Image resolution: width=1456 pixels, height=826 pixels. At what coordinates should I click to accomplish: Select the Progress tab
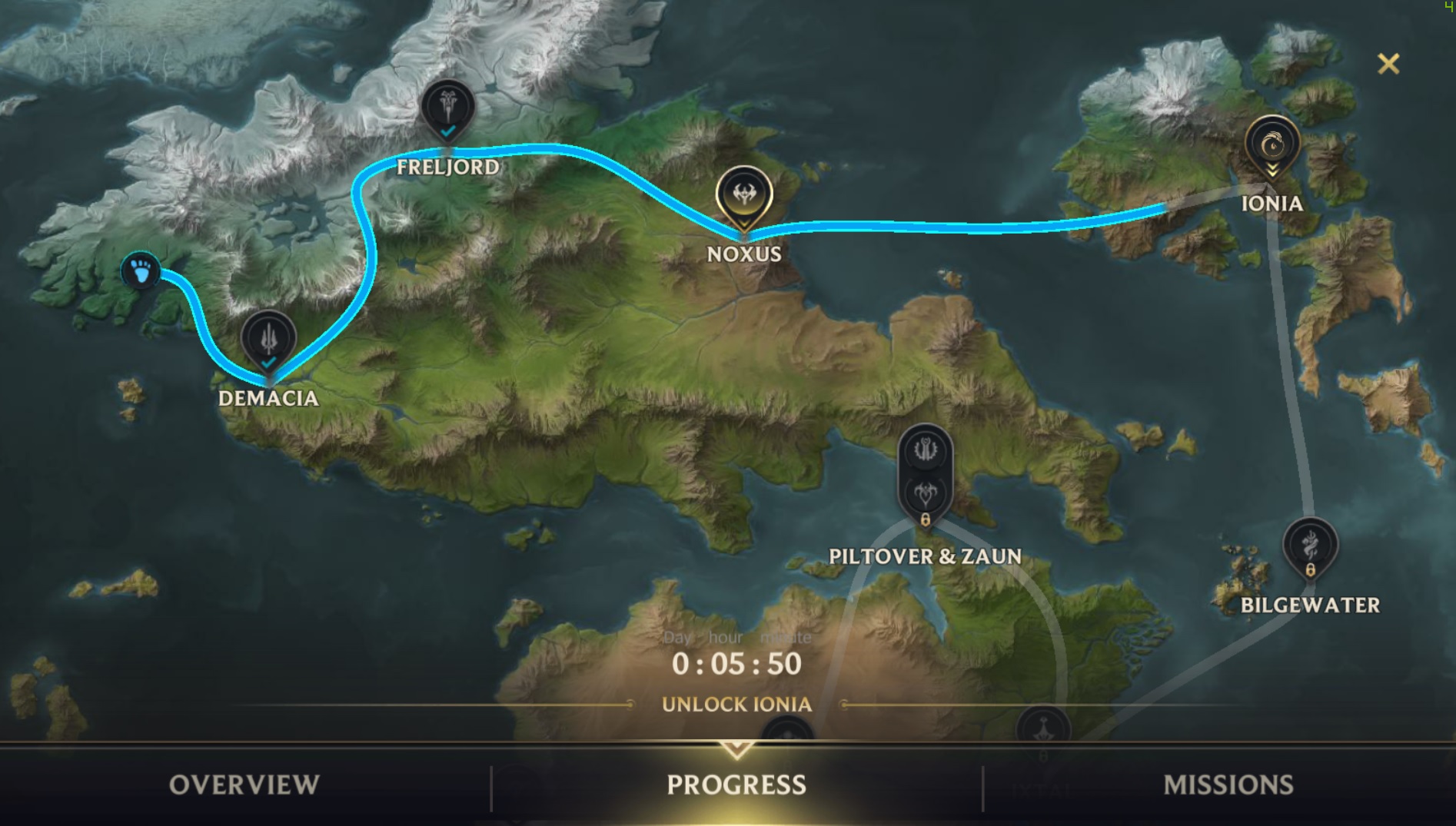pos(736,785)
